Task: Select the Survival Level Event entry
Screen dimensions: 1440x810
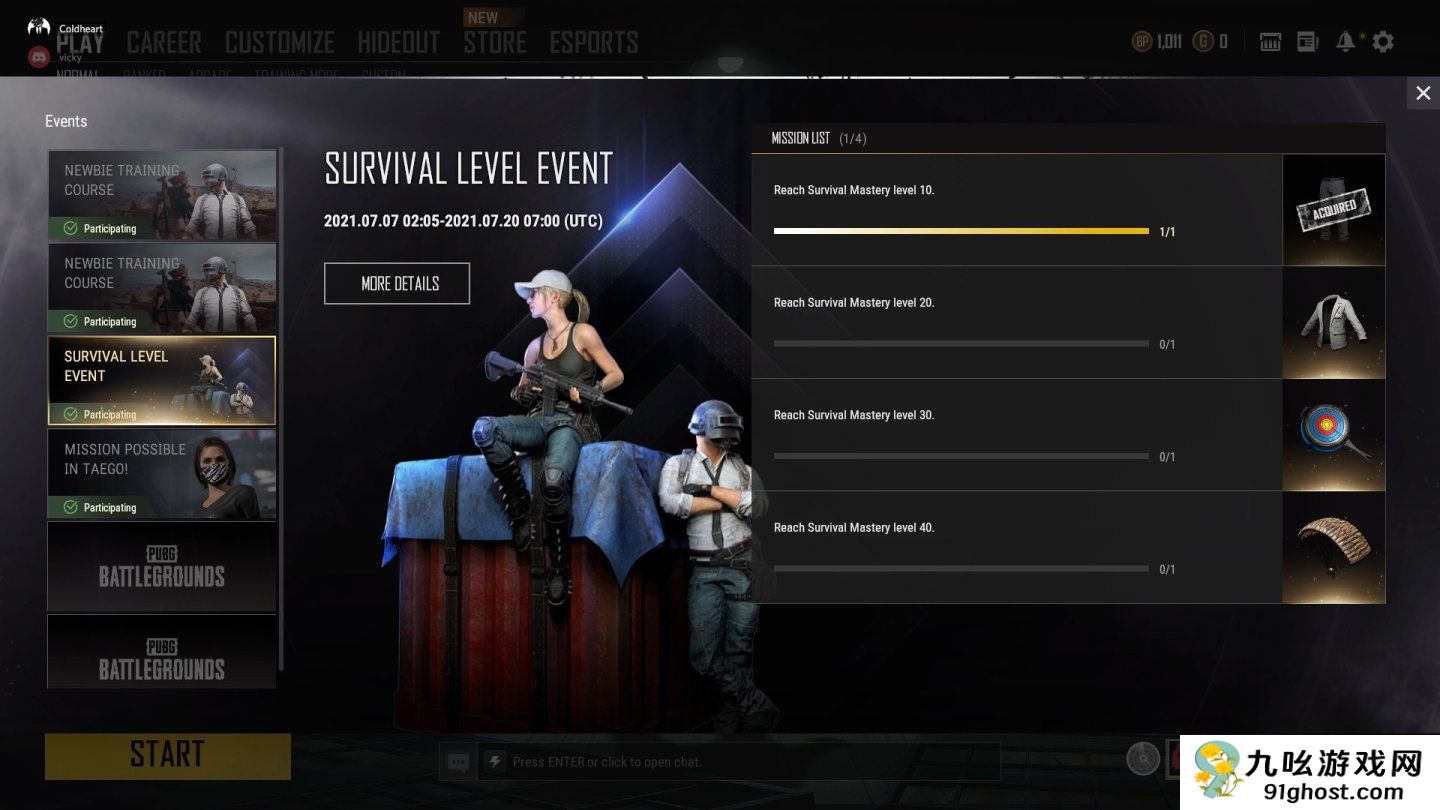Action: [162, 380]
